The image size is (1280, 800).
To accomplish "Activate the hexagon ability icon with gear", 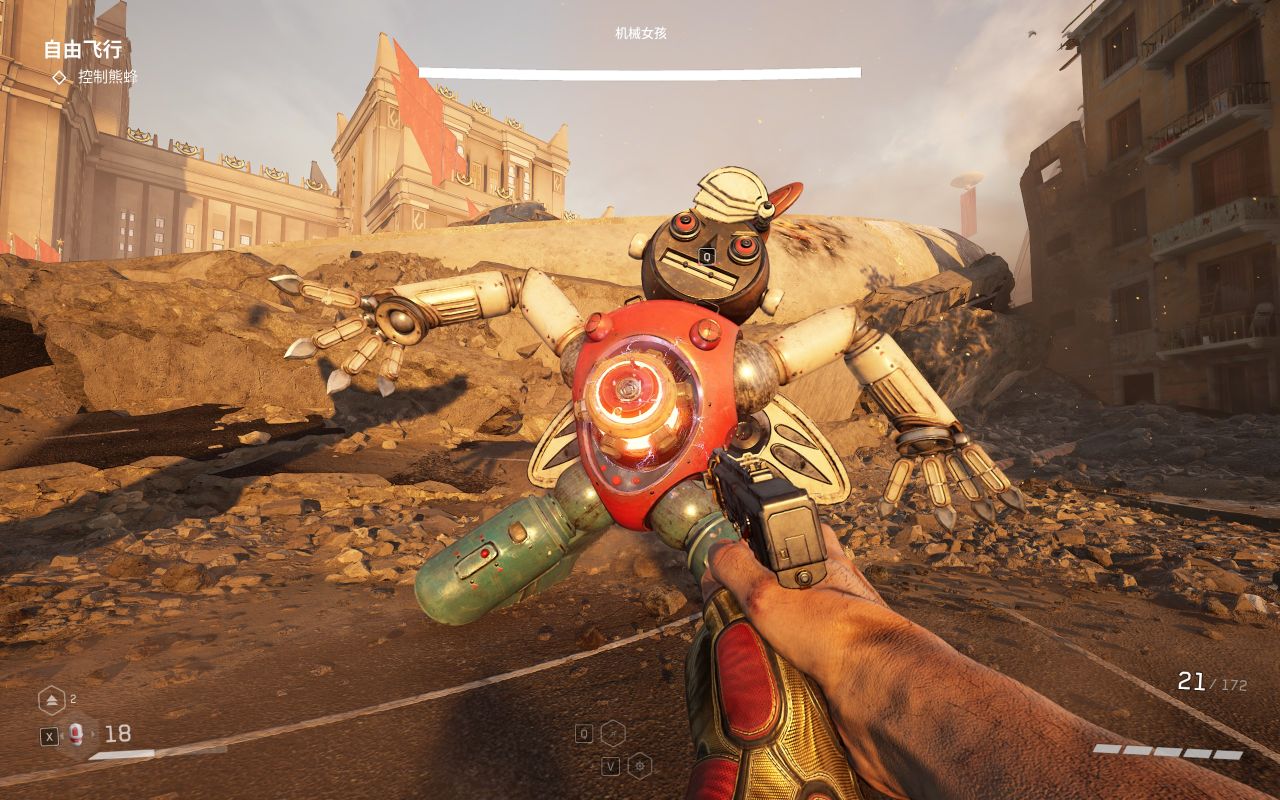I will click(x=639, y=766).
